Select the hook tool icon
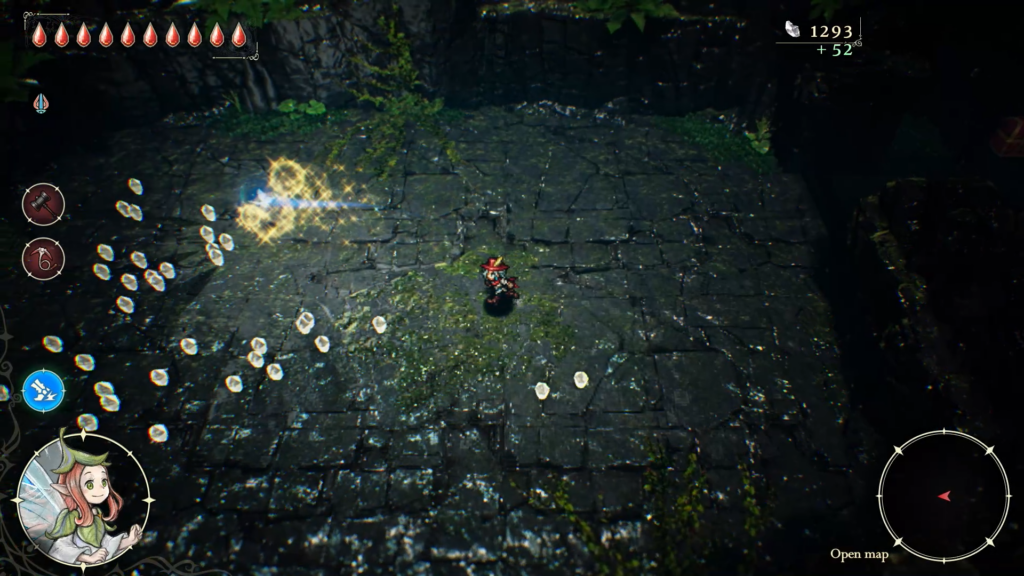 click(43, 259)
